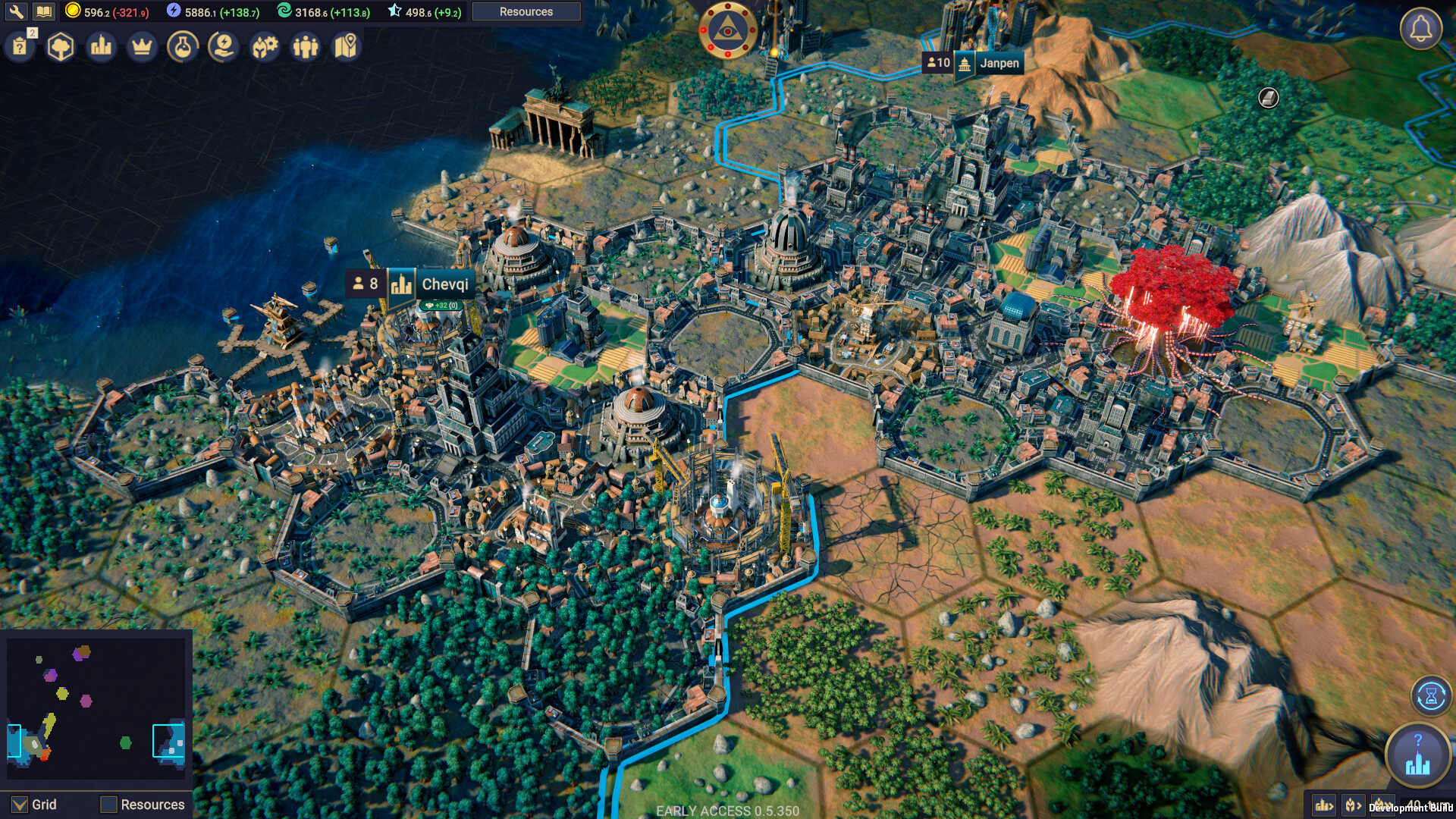Image resolution: width=1456 pixels, height=819 pixels.
Task: Select the crown kingdom icon
Action: pyautogui.click(x=142, y=45)
